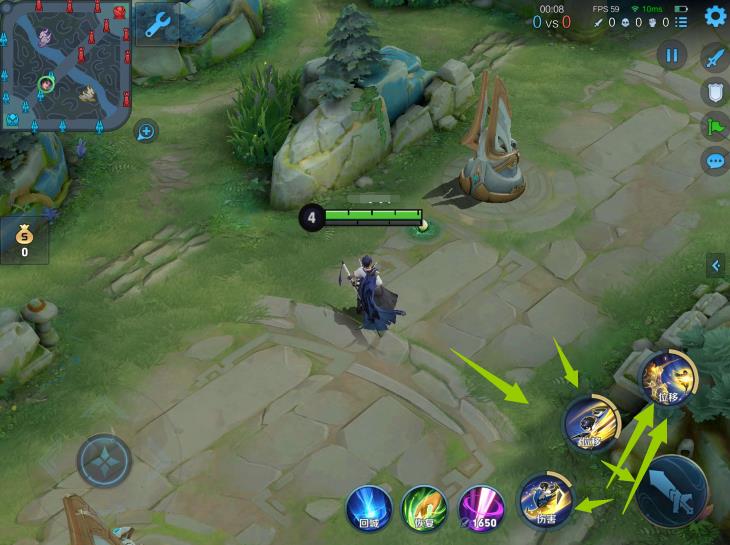The image size is (730, 545).
Task: Use the 恢复 heal ability
Action: click(423, 507)
